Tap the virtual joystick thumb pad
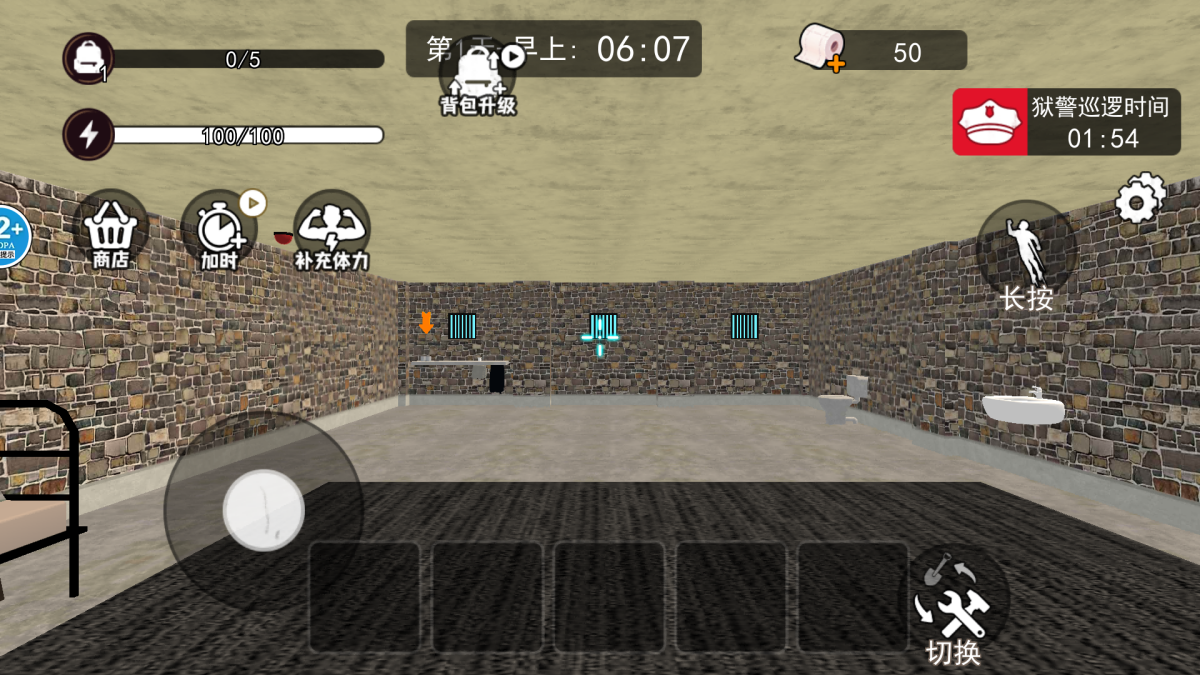Image resolution: width=1200 pixels, height=675 pixels. 263,509
